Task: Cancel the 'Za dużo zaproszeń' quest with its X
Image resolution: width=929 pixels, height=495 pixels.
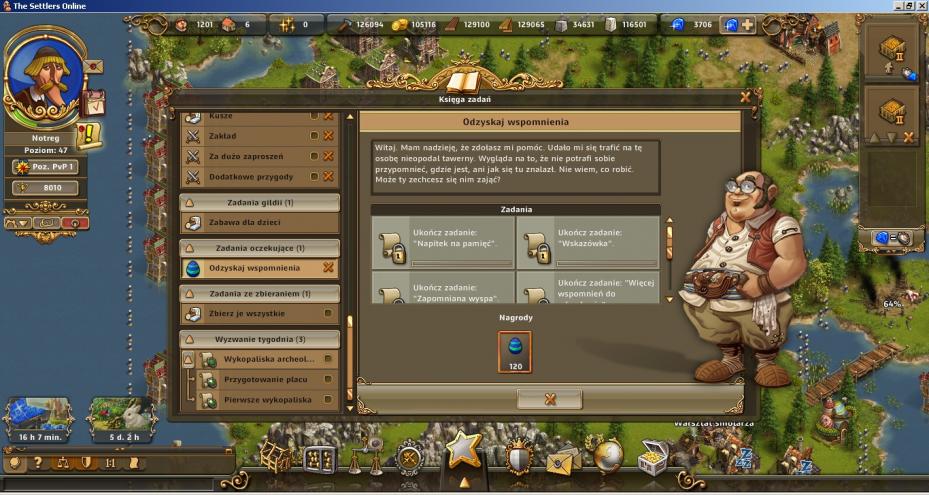Action: pos(327,156)
